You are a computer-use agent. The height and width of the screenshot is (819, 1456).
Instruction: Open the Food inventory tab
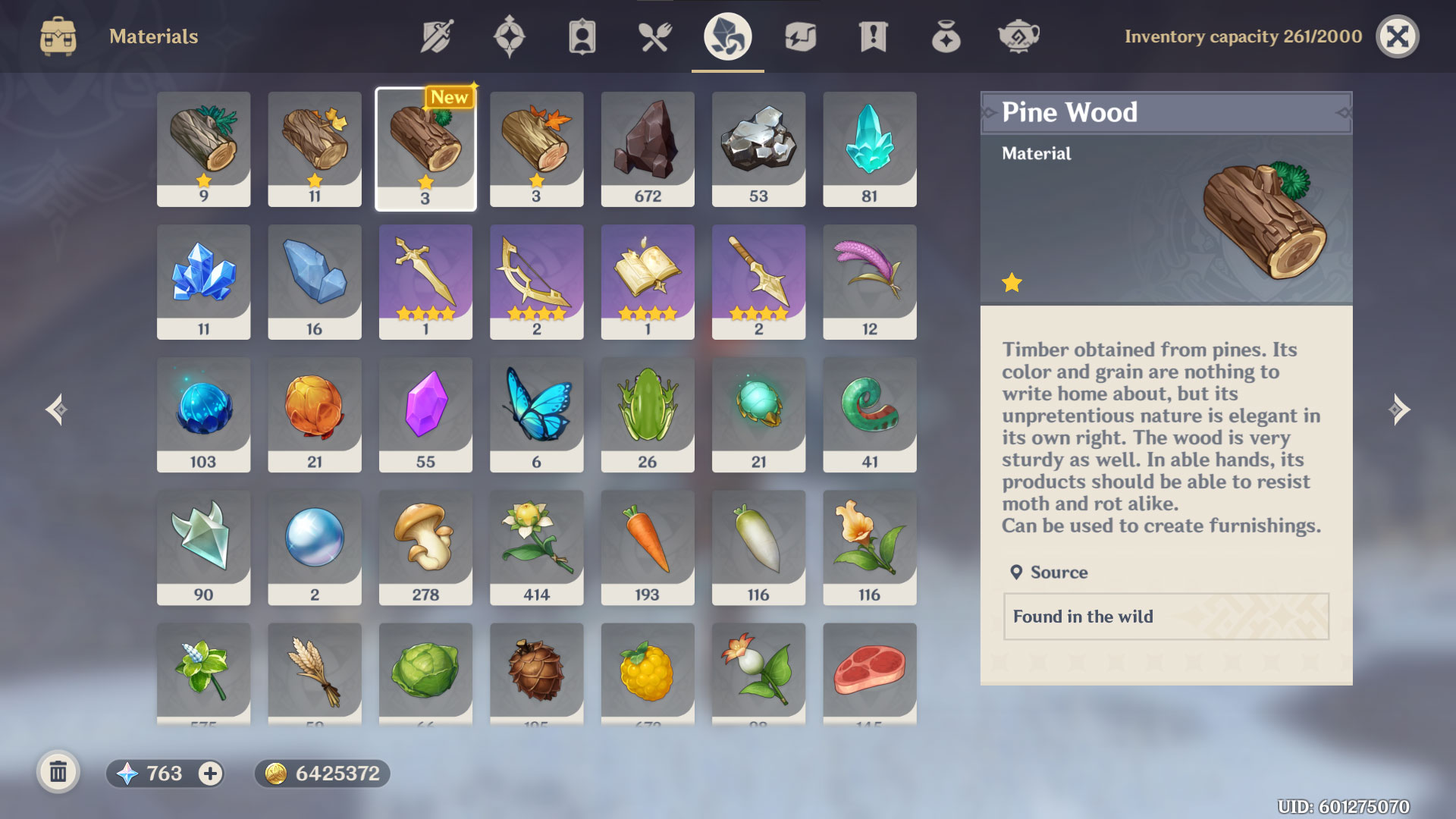pos(653,36)
